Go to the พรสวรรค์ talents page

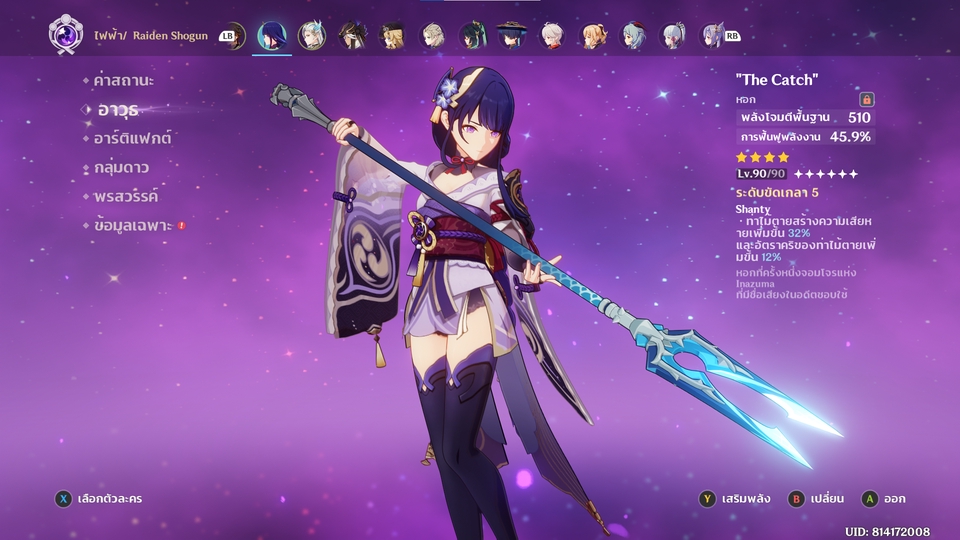tap(125, 196)
